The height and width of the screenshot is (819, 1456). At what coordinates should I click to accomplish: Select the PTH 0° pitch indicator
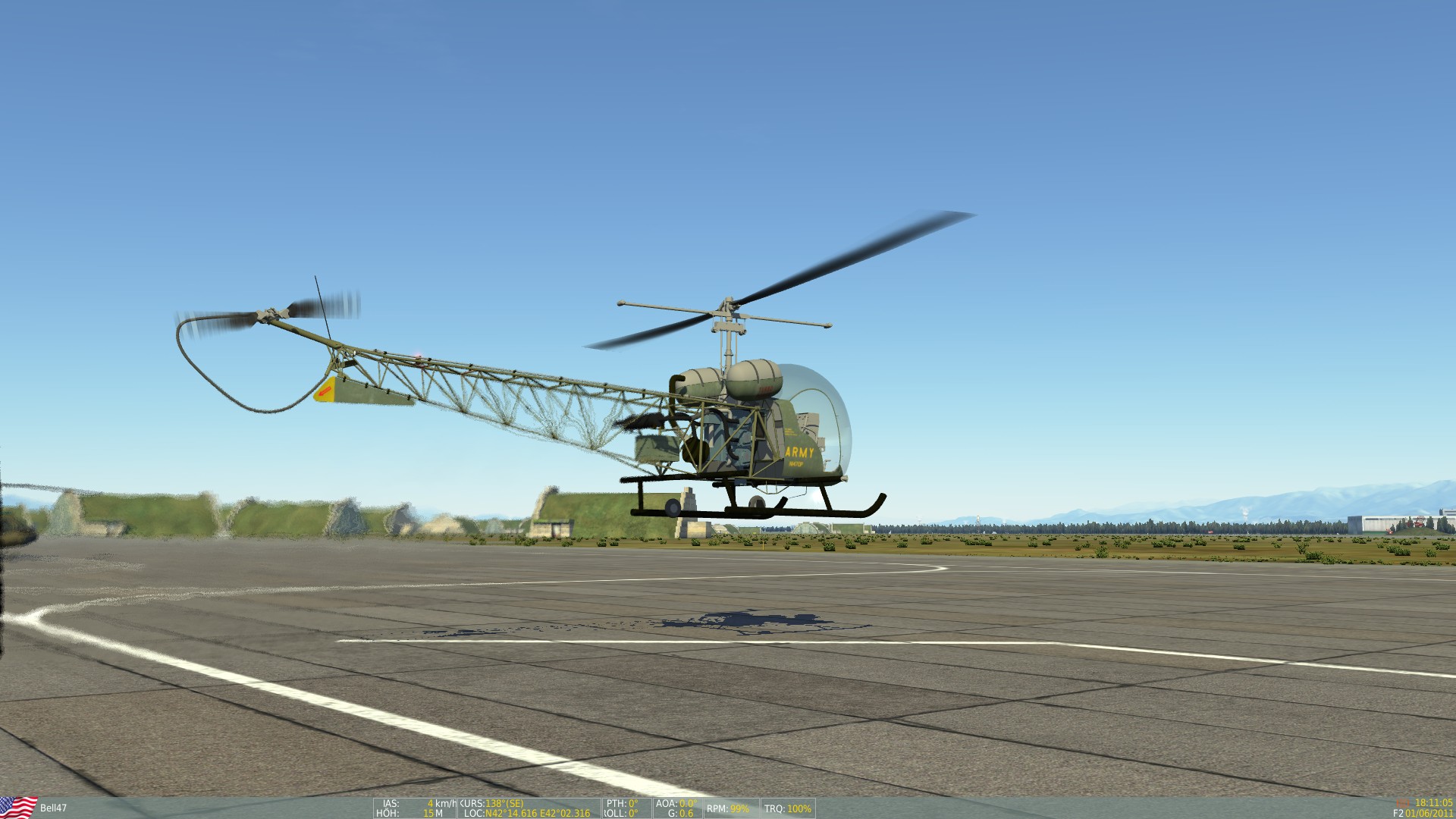pyautogui.click(x=620, y=803)
